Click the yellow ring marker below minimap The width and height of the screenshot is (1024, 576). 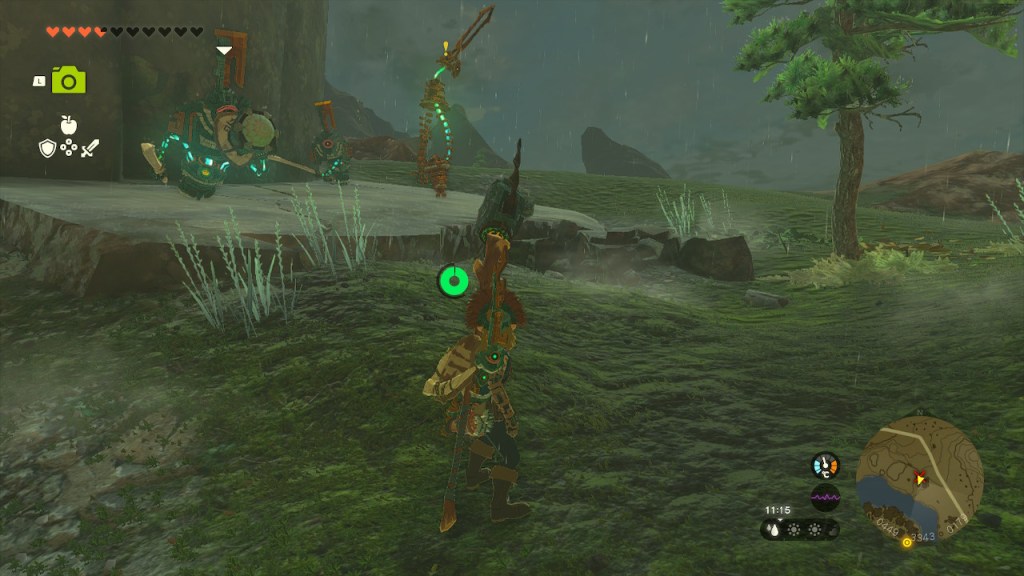tap(907, 543)
